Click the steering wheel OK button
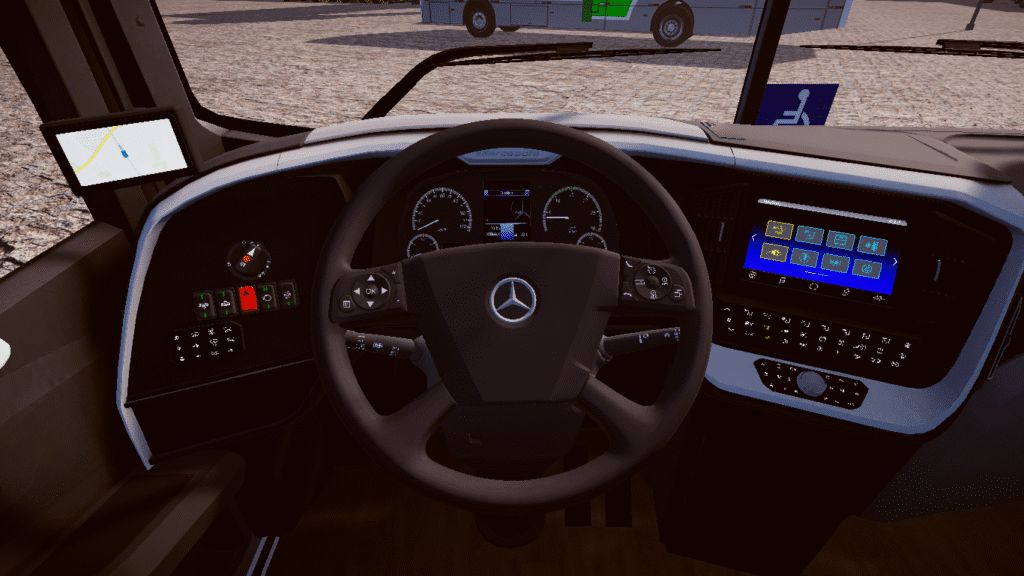The image size is (1024, 576). click(371, 291)
